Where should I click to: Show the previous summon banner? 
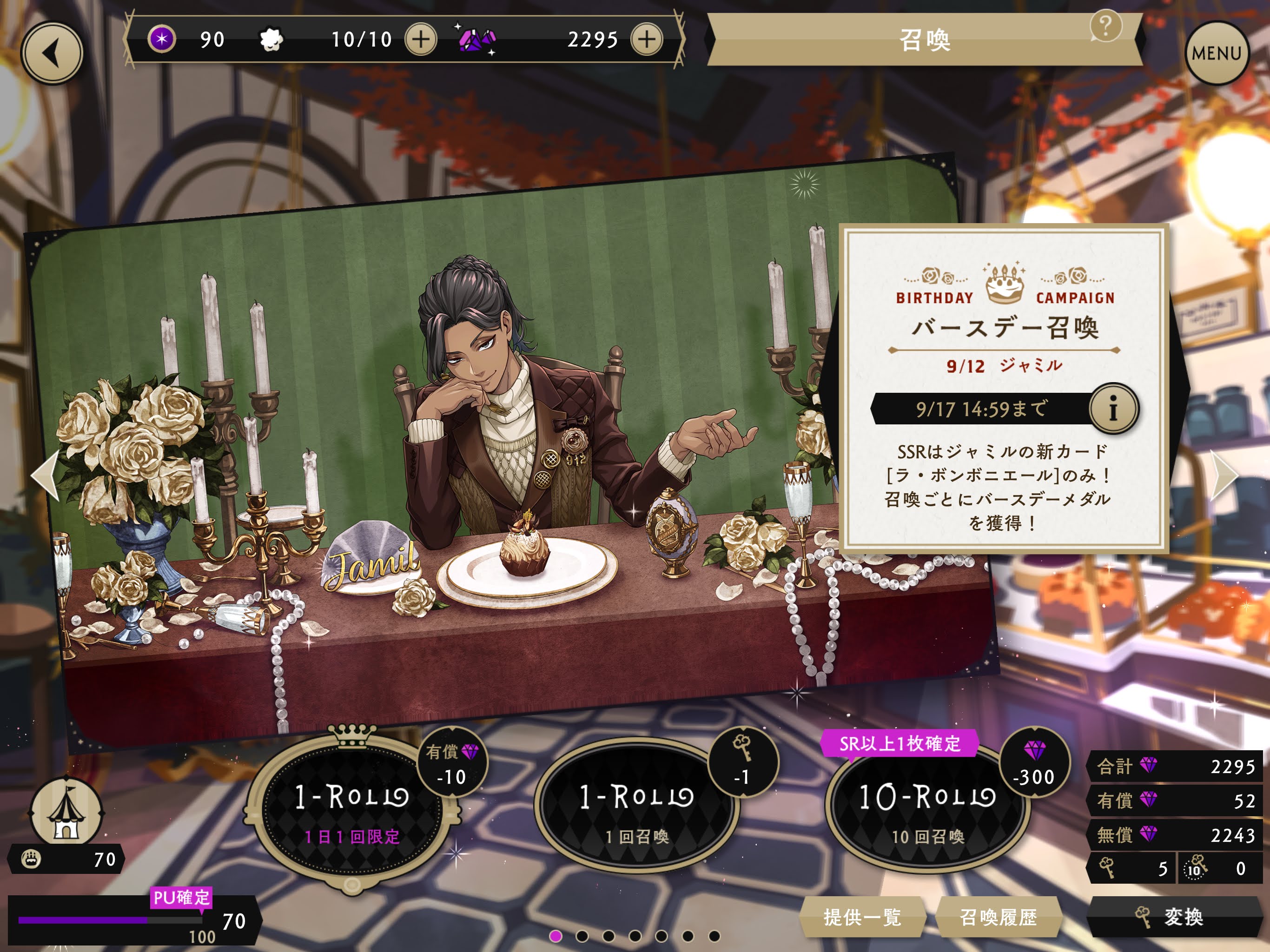(x=46, y=474)
